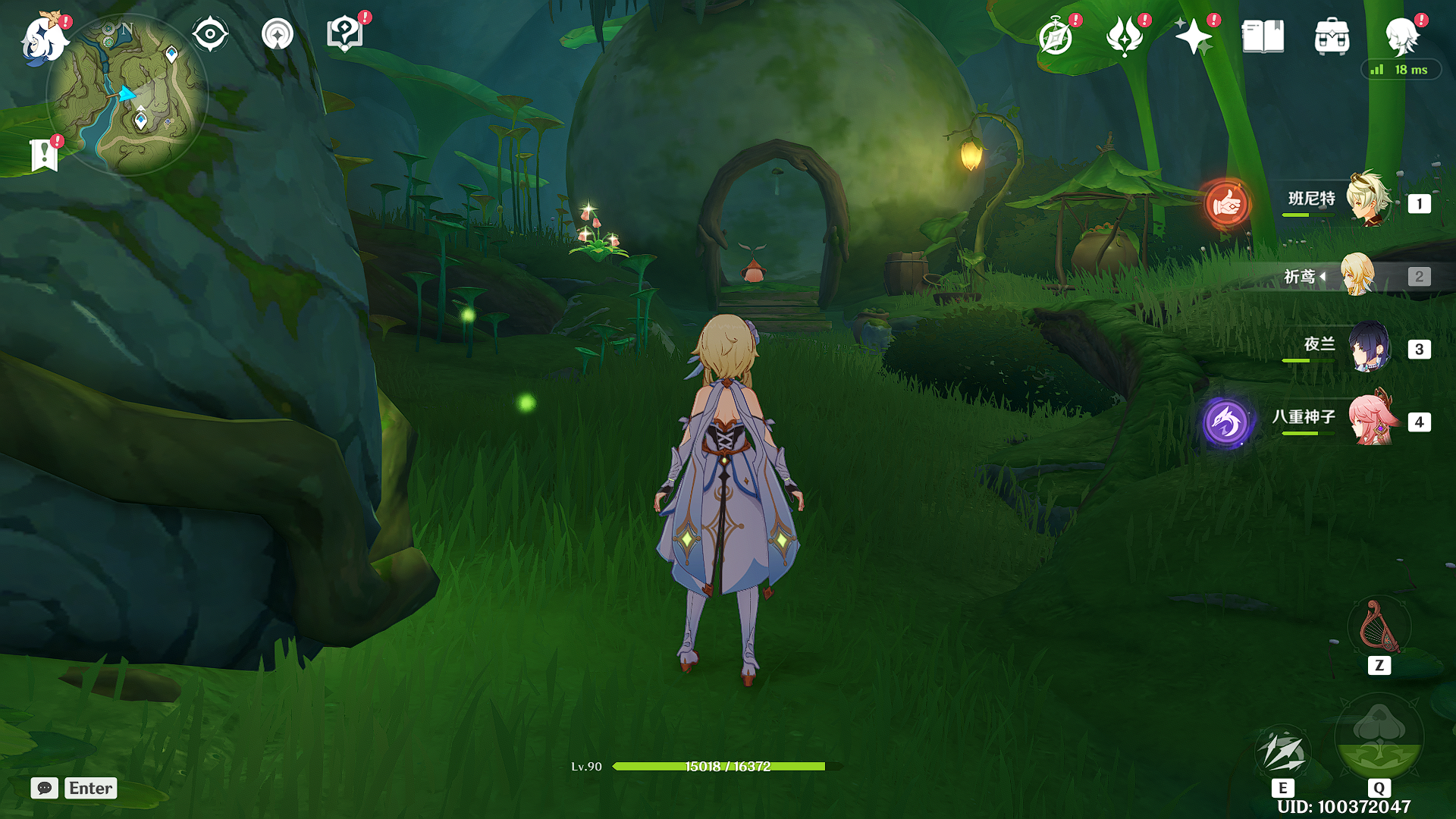Open the events compass icon
The image size is (1456, 819).
coord(1056,36)
